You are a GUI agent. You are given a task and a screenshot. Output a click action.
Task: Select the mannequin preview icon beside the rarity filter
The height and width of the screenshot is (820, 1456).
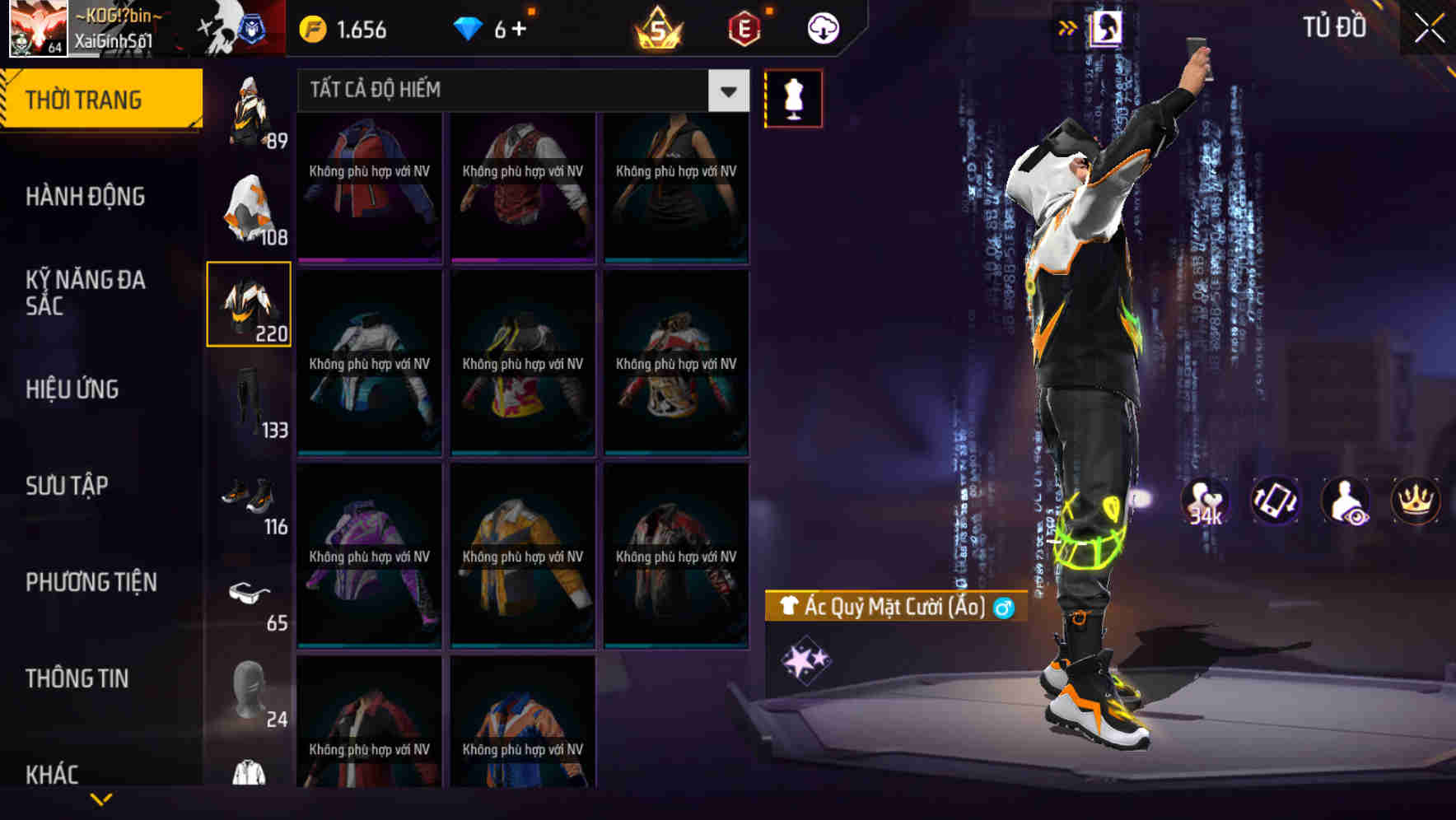[x=793, y=97]
